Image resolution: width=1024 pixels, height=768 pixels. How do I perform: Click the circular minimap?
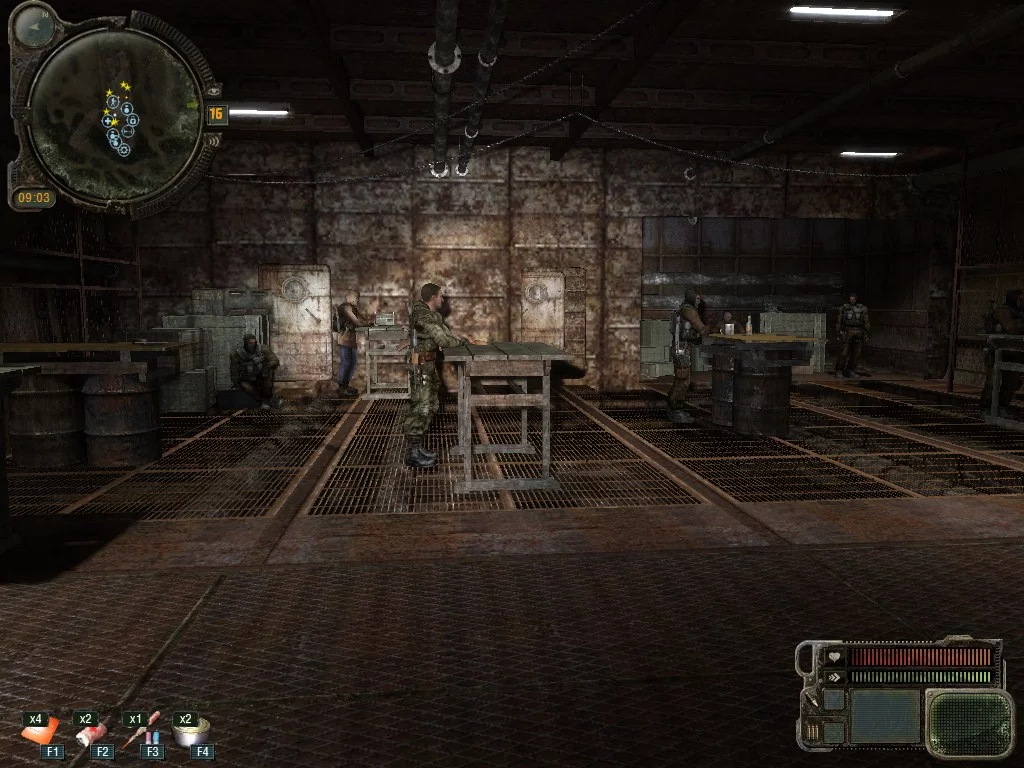coord(113,115)
